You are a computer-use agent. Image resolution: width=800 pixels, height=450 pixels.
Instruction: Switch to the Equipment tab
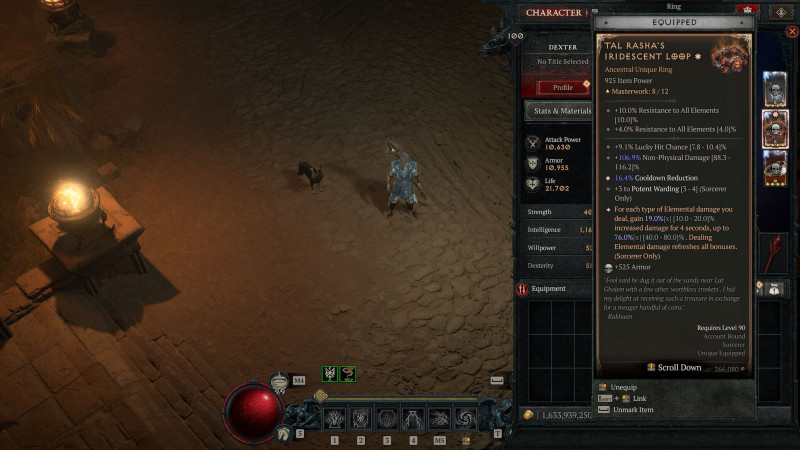(x=552, y=289)
